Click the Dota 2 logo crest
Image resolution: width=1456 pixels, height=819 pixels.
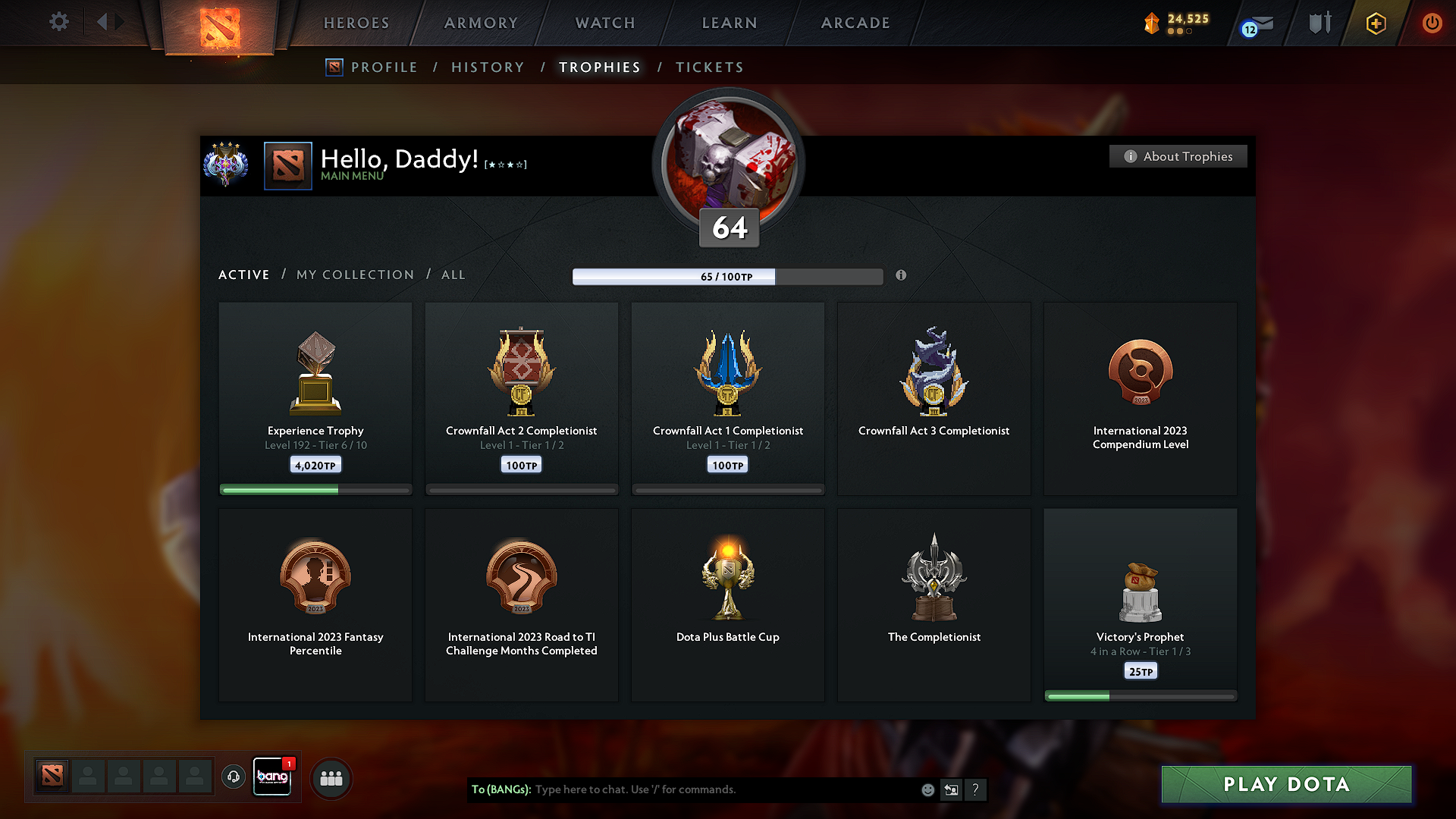click(220, 27)
